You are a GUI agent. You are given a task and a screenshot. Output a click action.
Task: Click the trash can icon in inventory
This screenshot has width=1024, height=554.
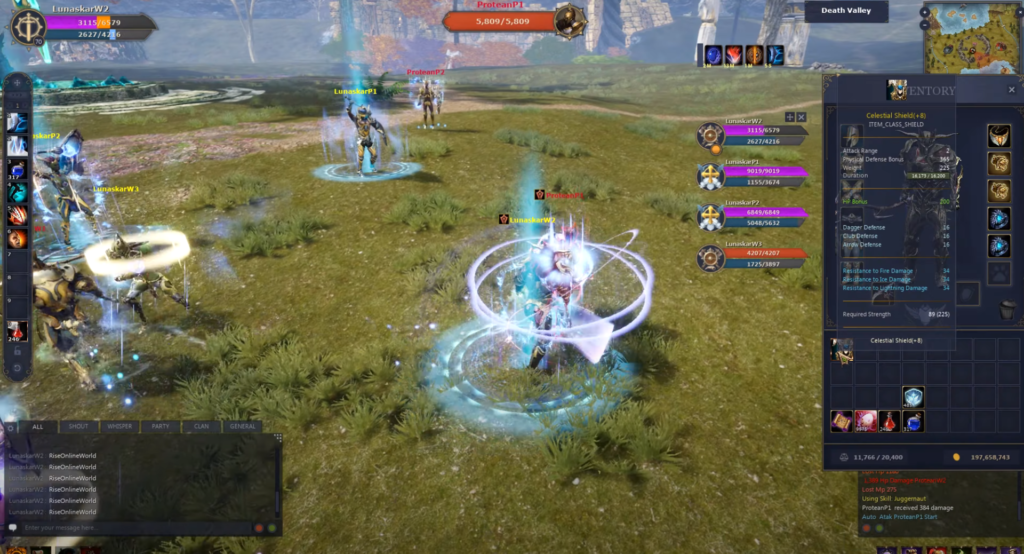pyautogui.click(x=1005, y=310)
